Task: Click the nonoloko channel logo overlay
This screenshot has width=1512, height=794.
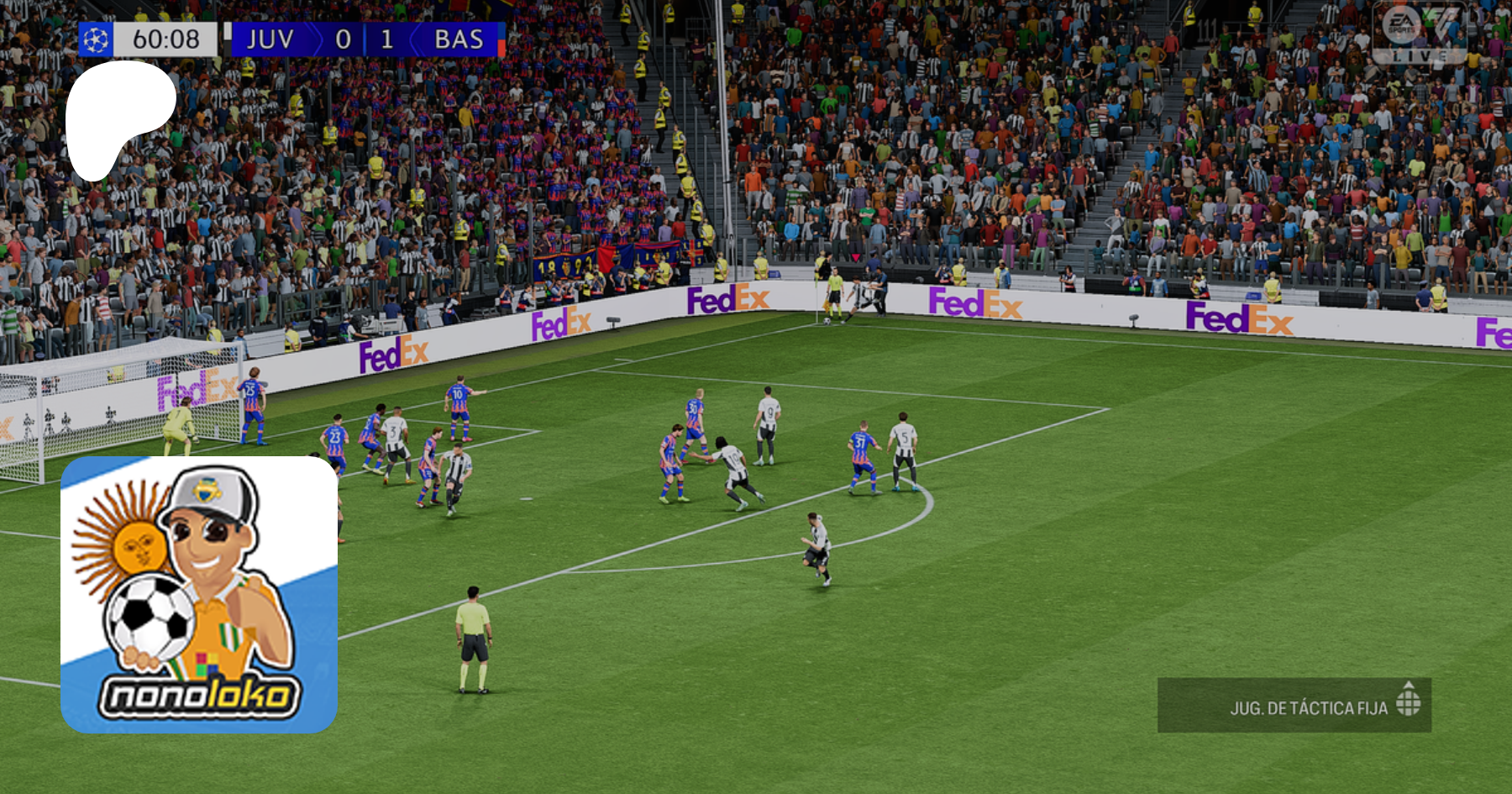Action: click(199, 595)
